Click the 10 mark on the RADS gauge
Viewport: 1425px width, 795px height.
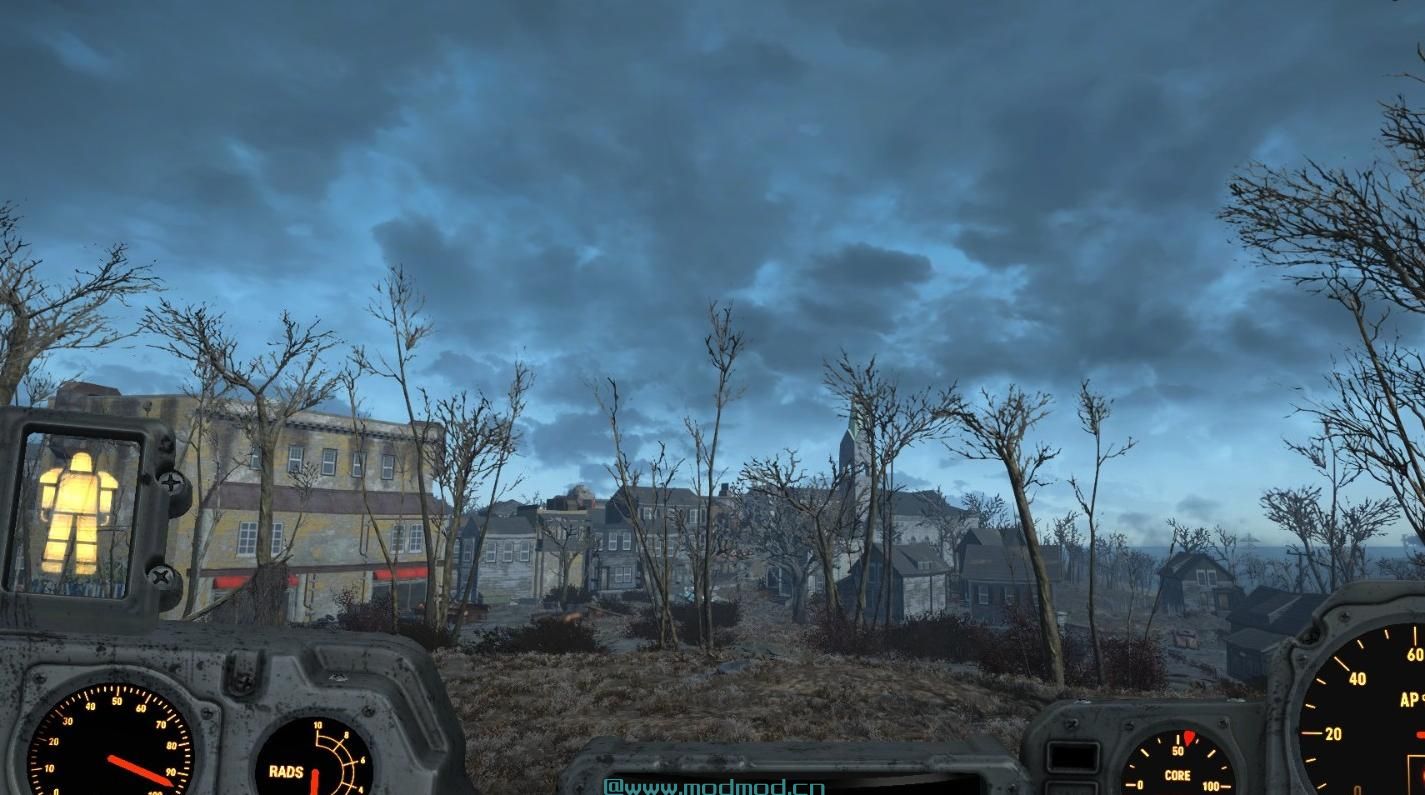coord(318,726)
